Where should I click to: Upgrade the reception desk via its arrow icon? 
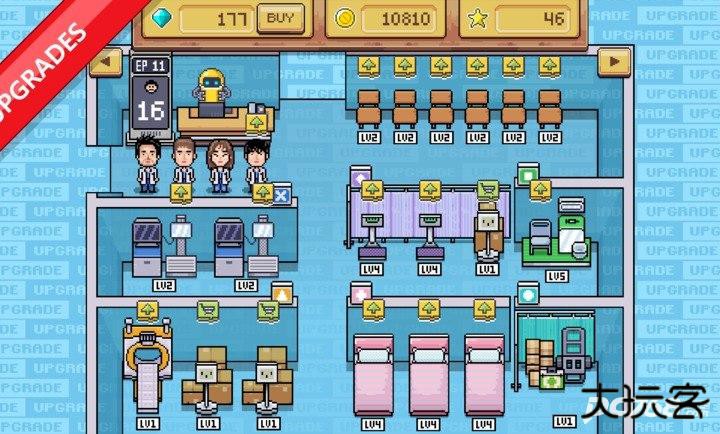[257, 123]
